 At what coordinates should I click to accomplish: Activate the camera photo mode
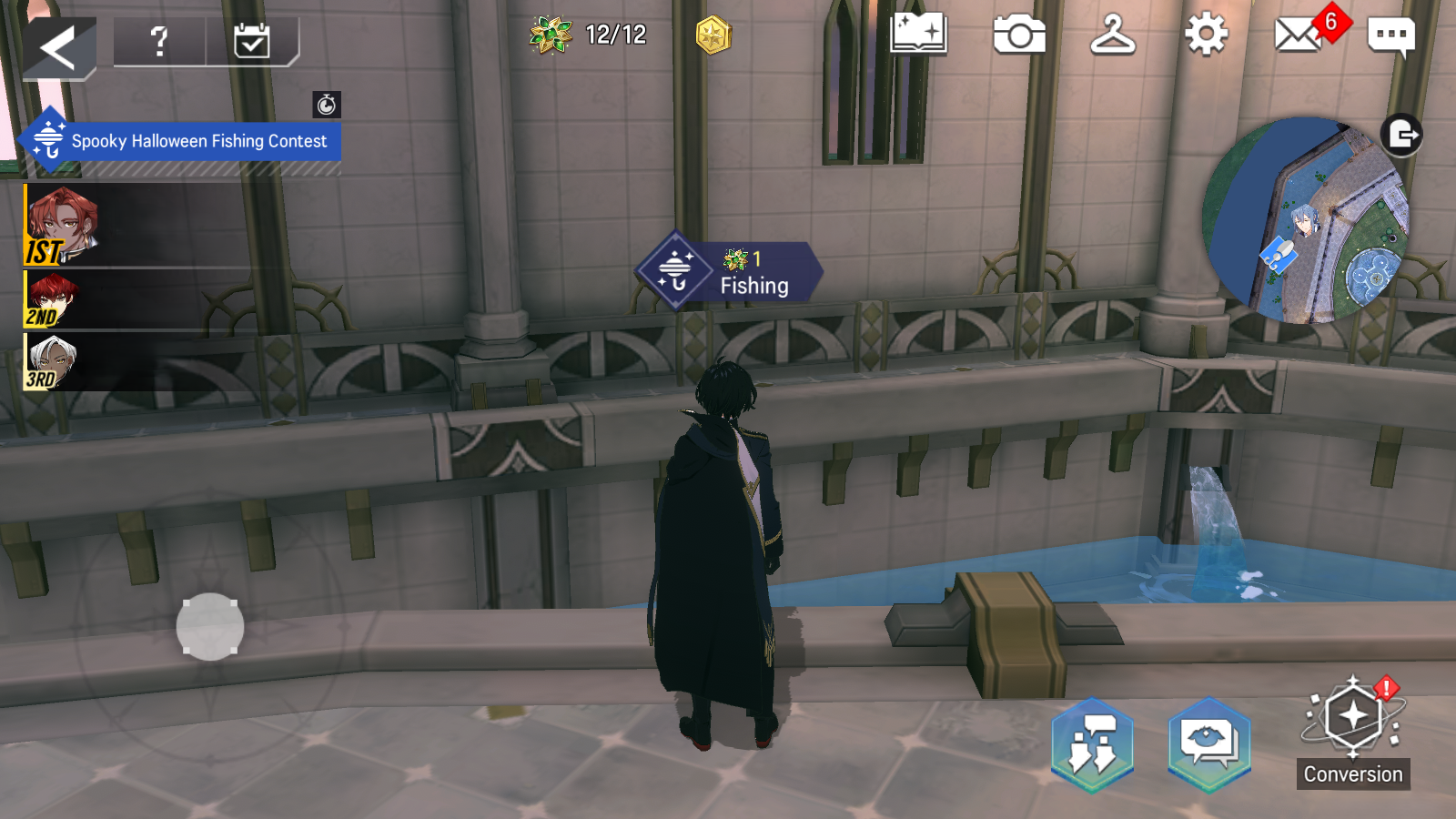[x=1019, y=35]
